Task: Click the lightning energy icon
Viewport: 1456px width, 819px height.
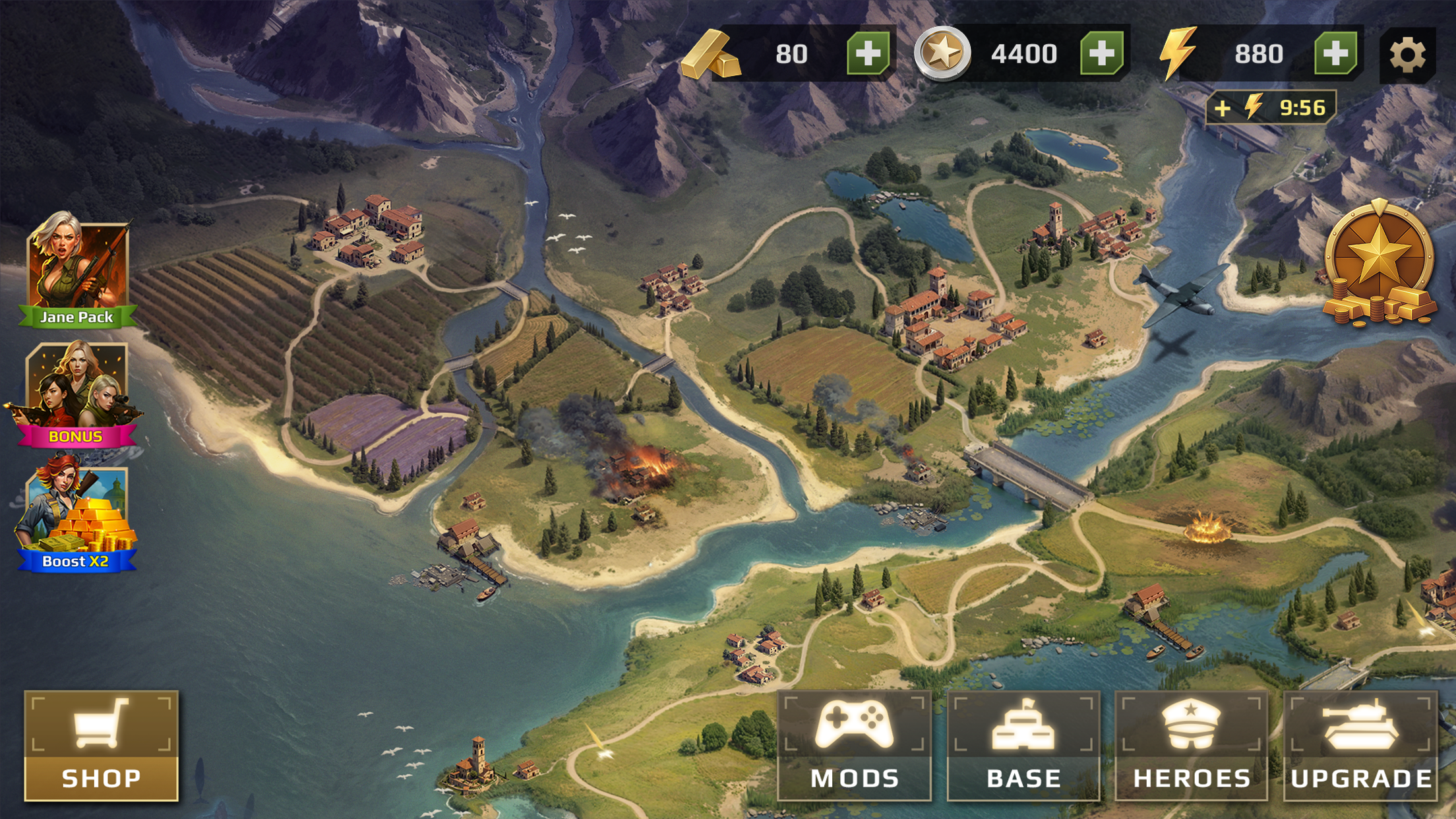Action: click(1178, 51)
